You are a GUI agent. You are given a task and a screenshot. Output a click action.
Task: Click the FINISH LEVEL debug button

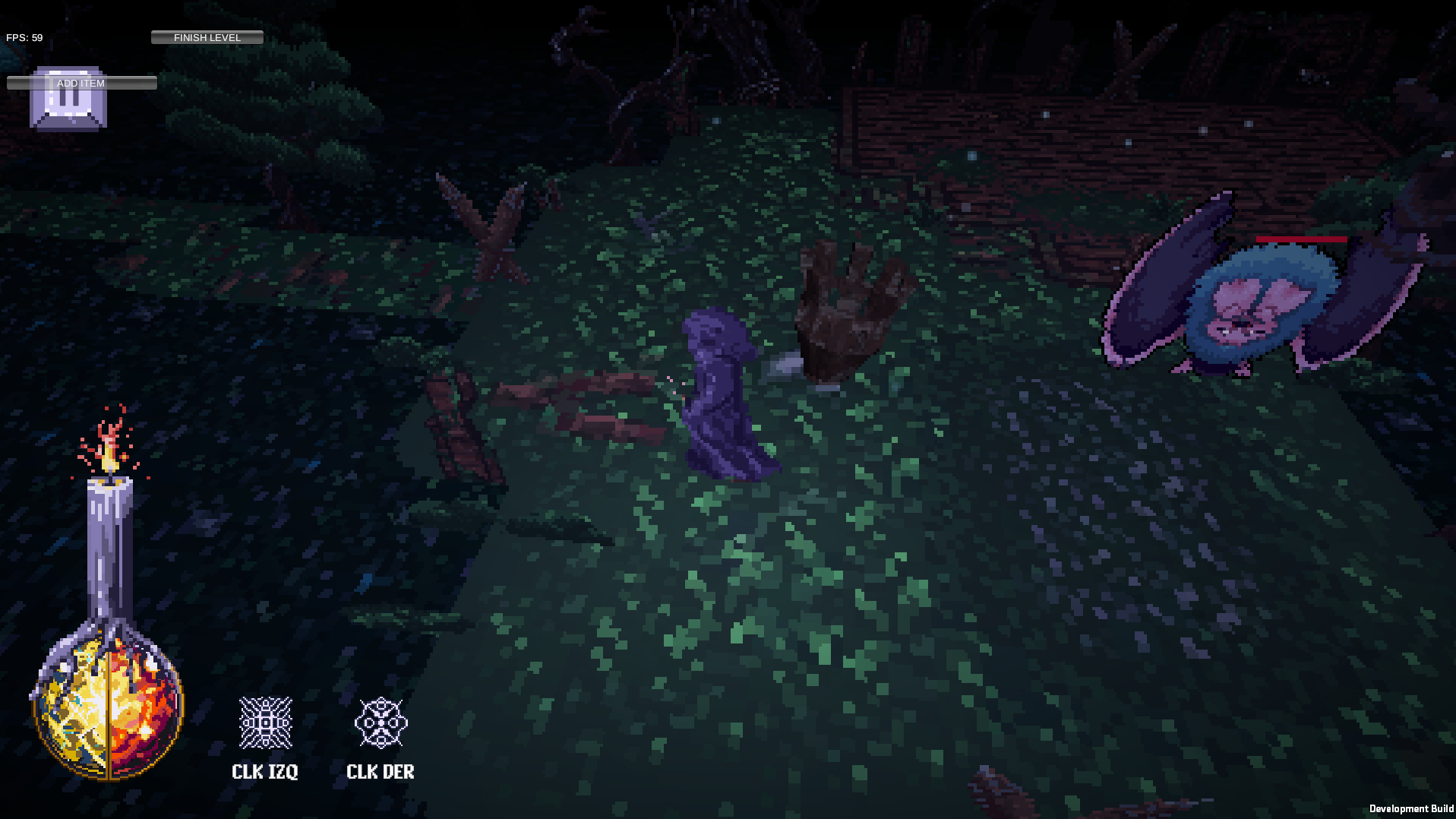tap(207, 37)
